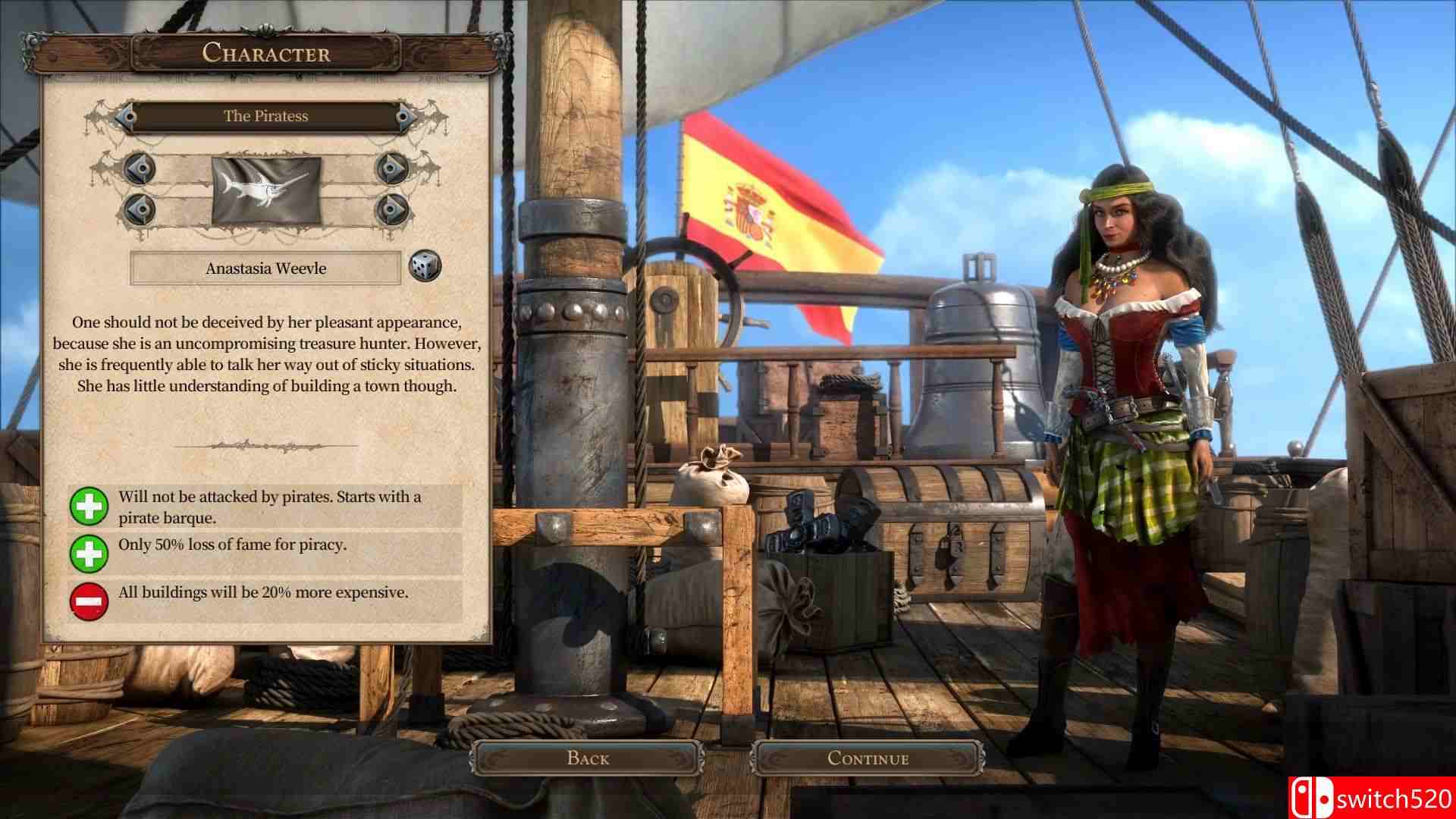Cycle left to the previous character
The width and height of the screenshot is (1456, 819).
(x=129, y=116)
